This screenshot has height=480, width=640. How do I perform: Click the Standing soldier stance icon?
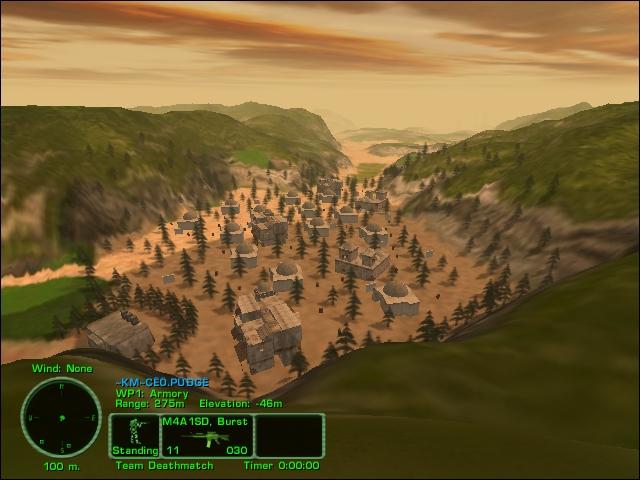(134, 434)
